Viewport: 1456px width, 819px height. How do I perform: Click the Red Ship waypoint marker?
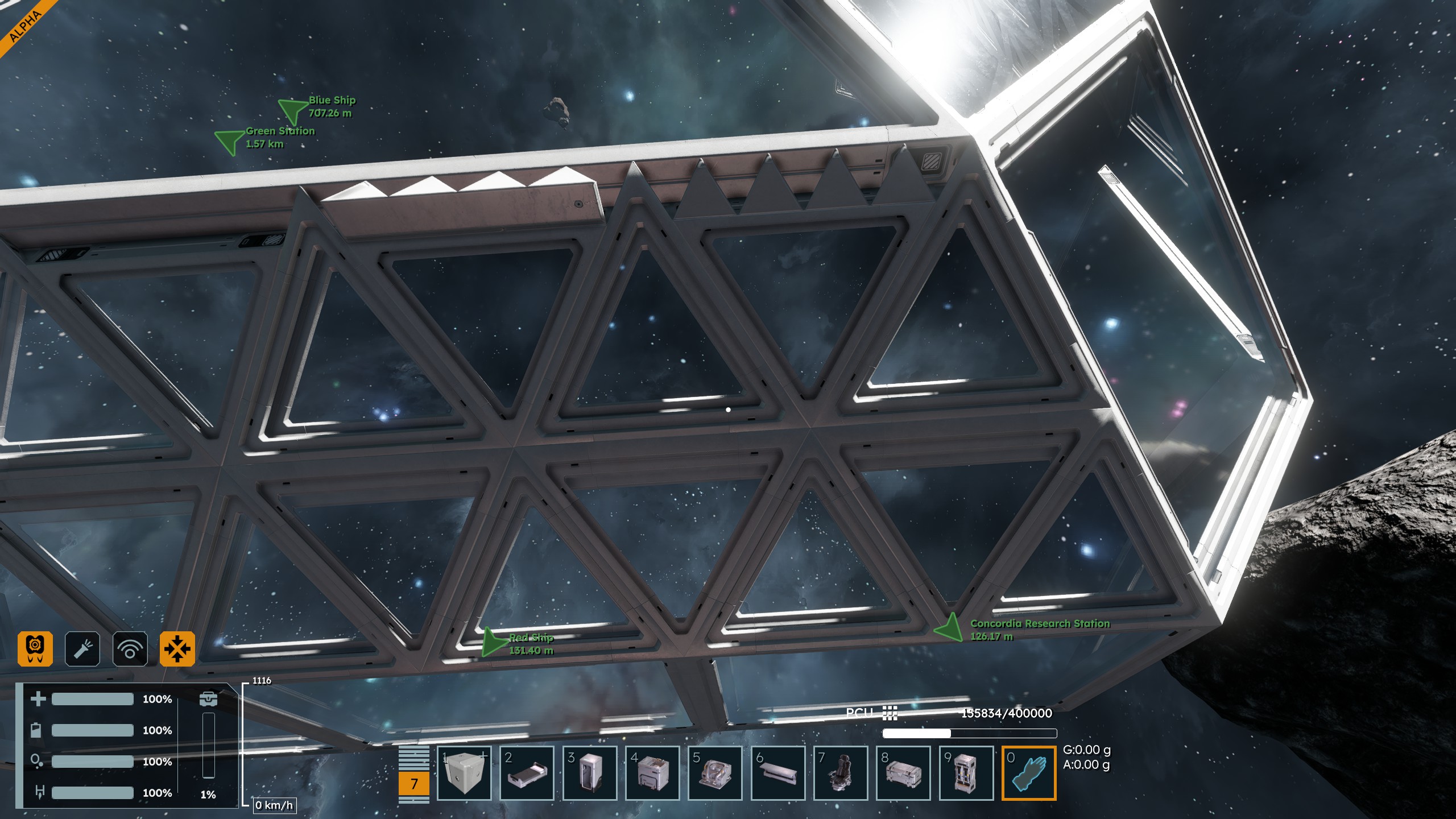tap(492, 643)
